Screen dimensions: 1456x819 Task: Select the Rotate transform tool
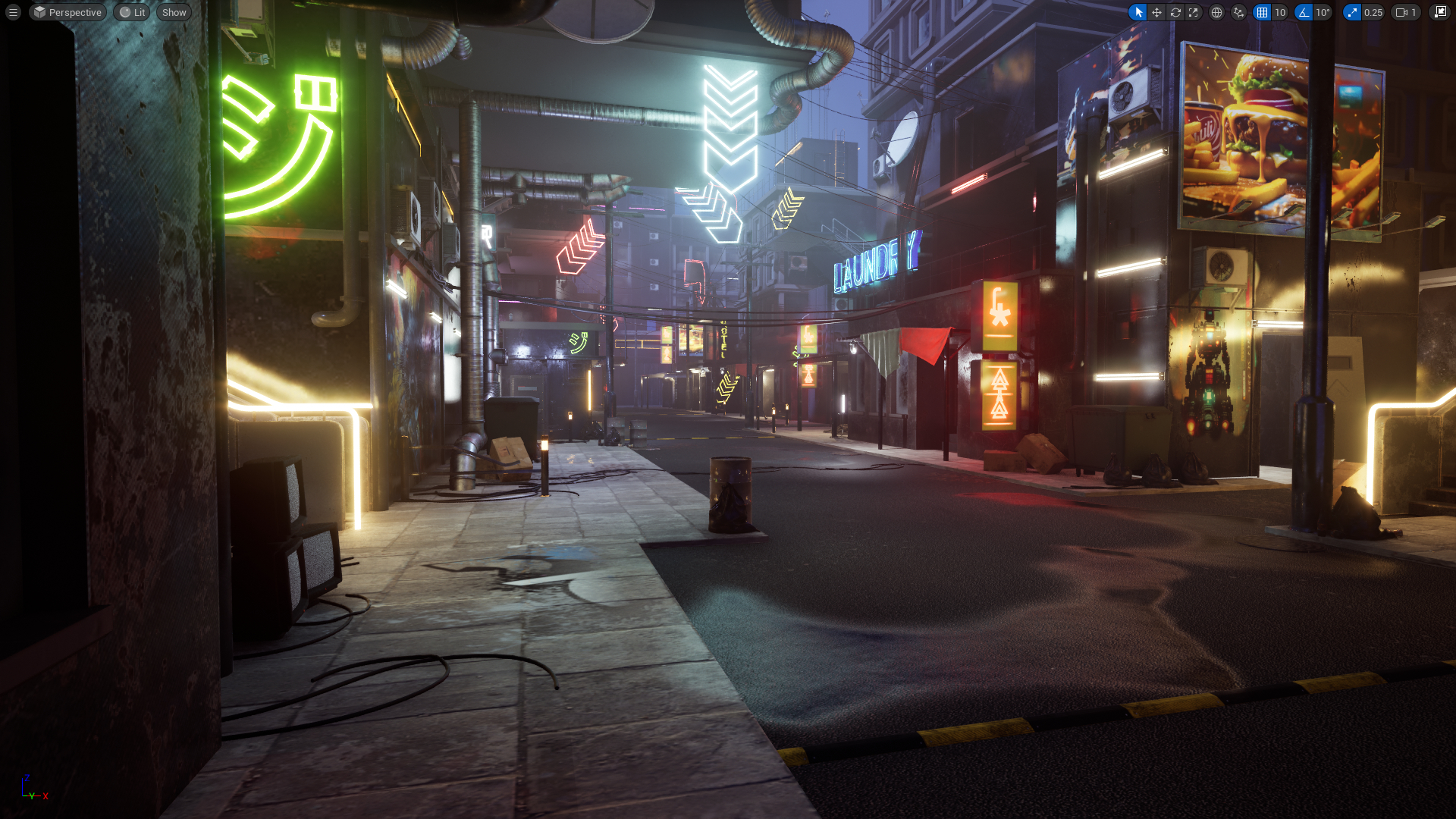pyautogui.click(x=1176, y=12)
